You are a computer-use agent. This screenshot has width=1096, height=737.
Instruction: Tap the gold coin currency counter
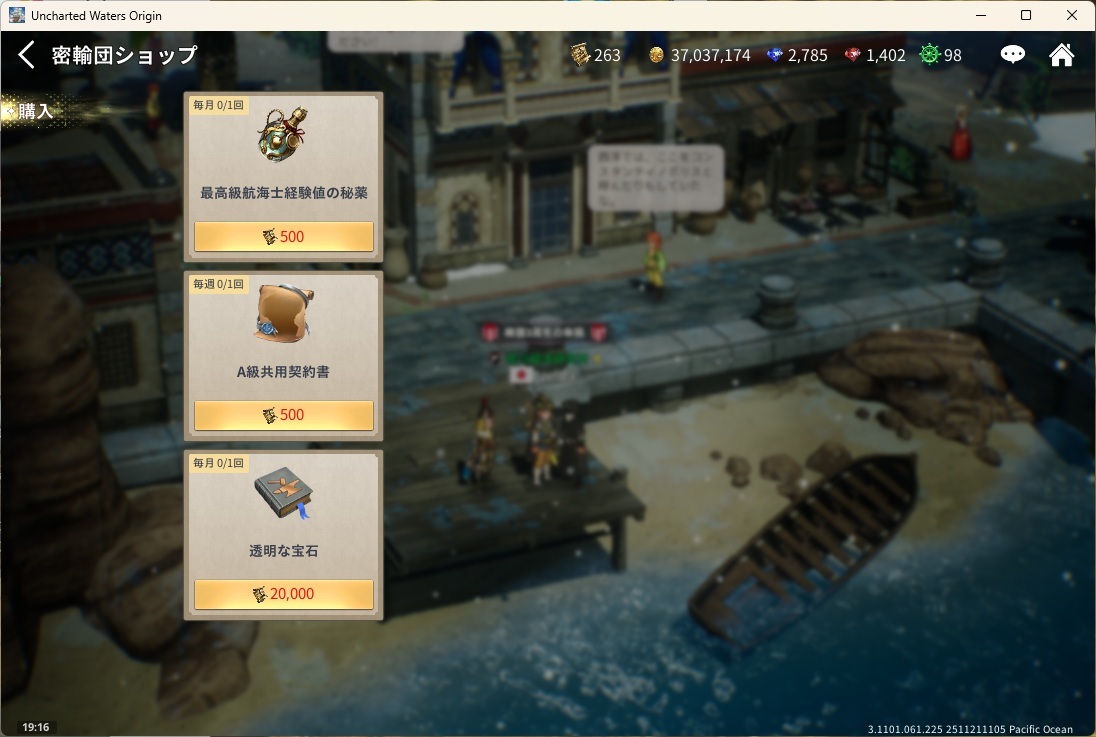click(699, 55)
